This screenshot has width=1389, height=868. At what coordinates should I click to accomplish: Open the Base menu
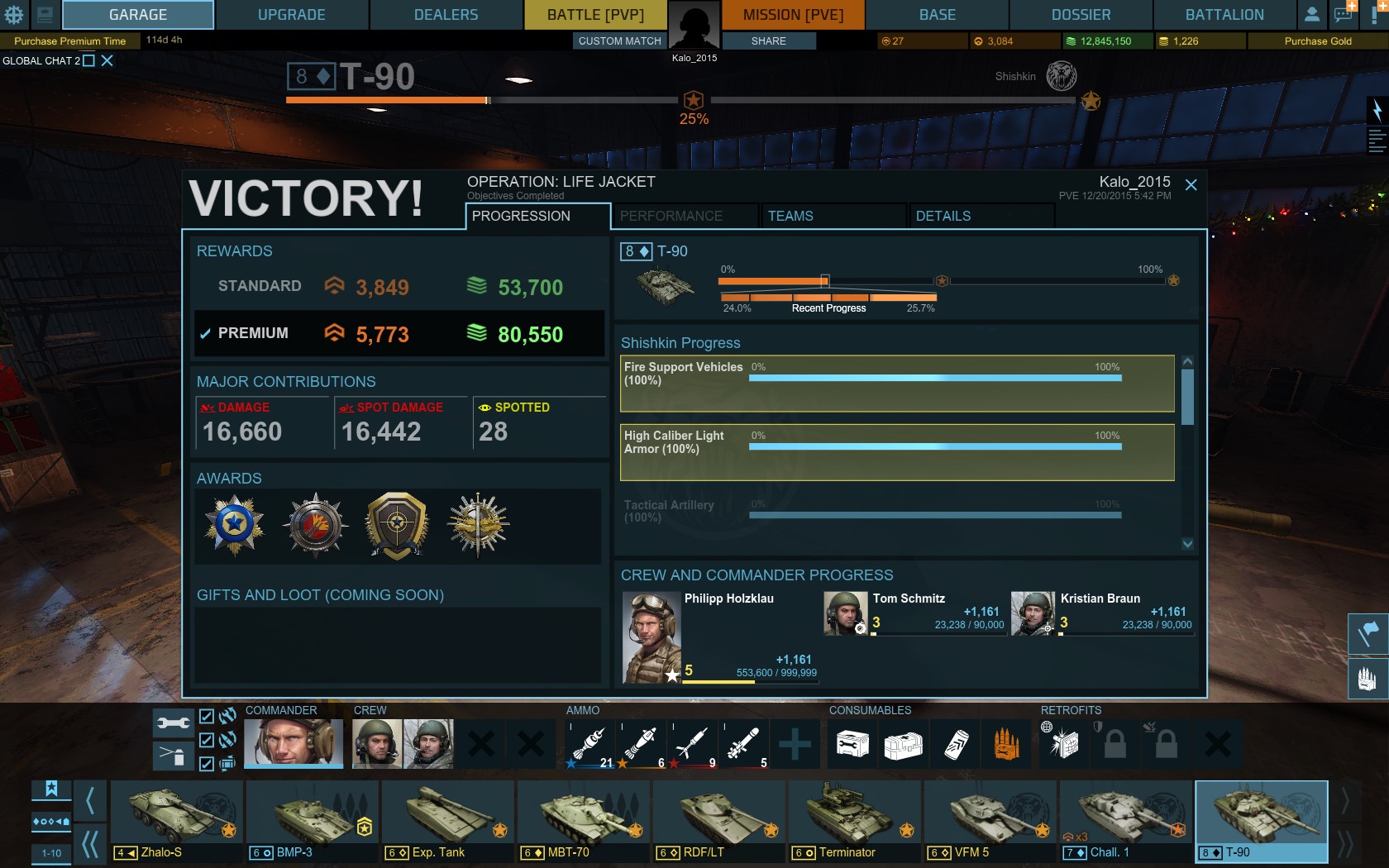[937, 15]
